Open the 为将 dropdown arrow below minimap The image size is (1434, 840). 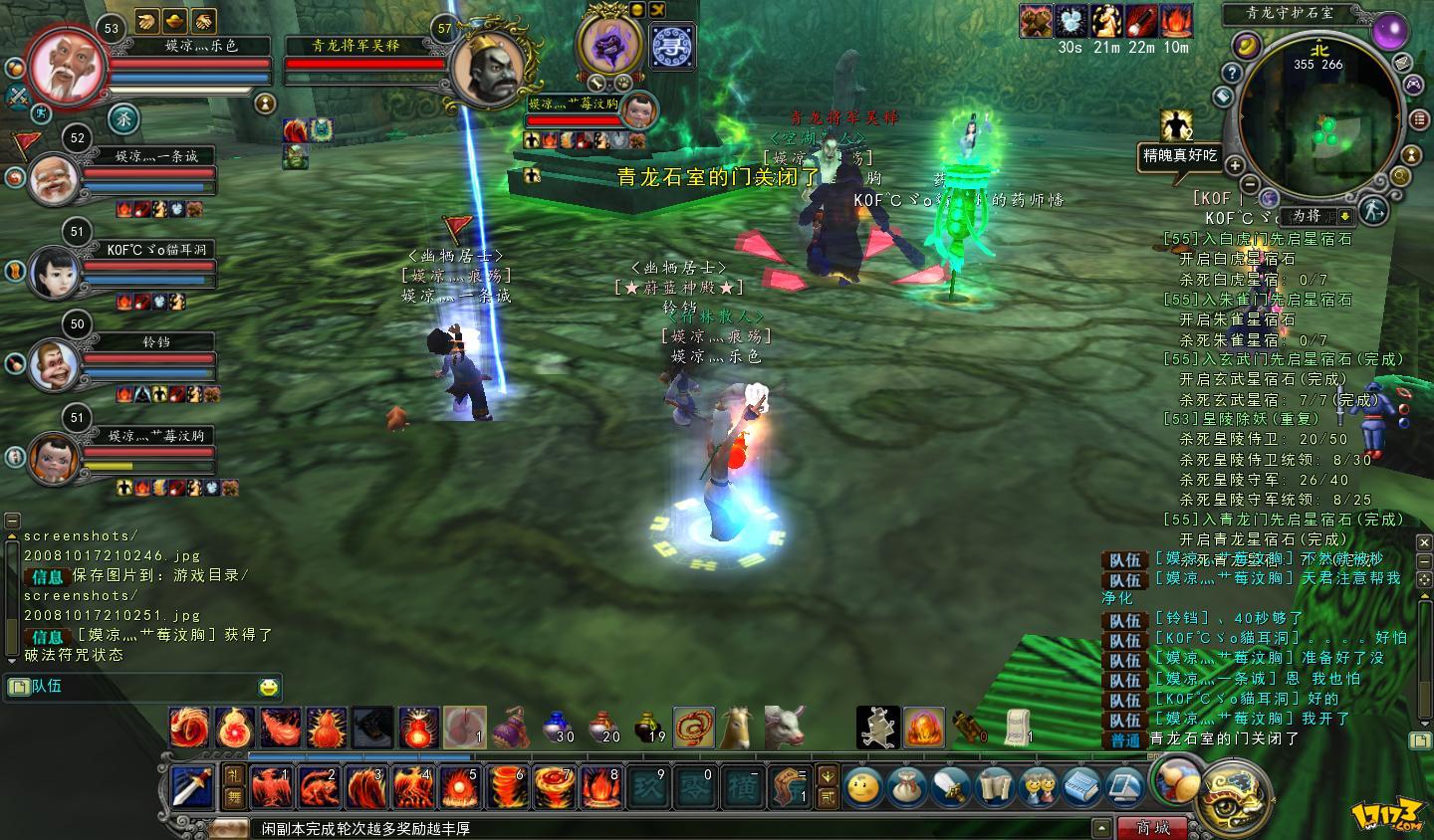[x=1345, y=216]
